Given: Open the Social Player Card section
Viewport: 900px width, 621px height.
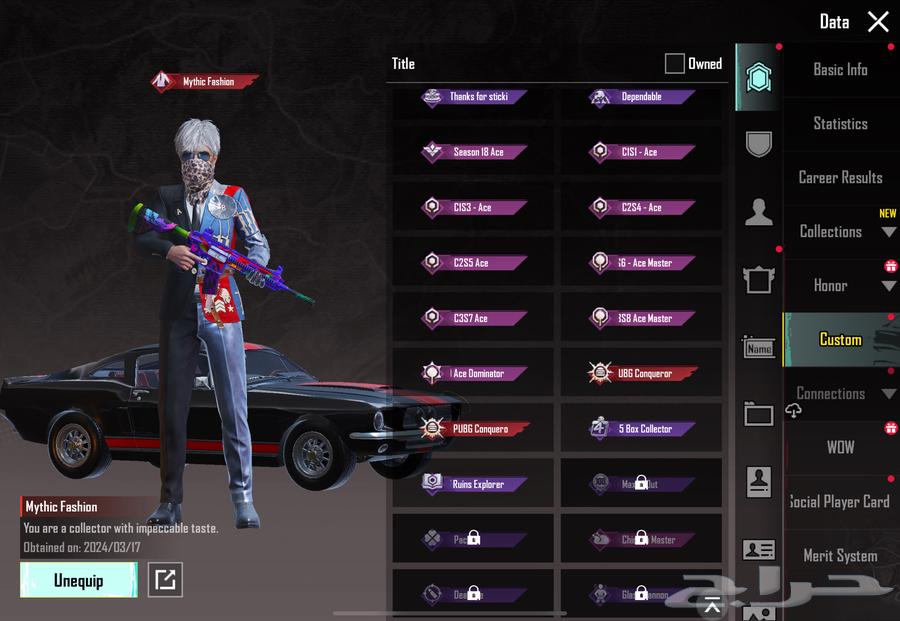Looking at the screenshot, I should (840, 502).
